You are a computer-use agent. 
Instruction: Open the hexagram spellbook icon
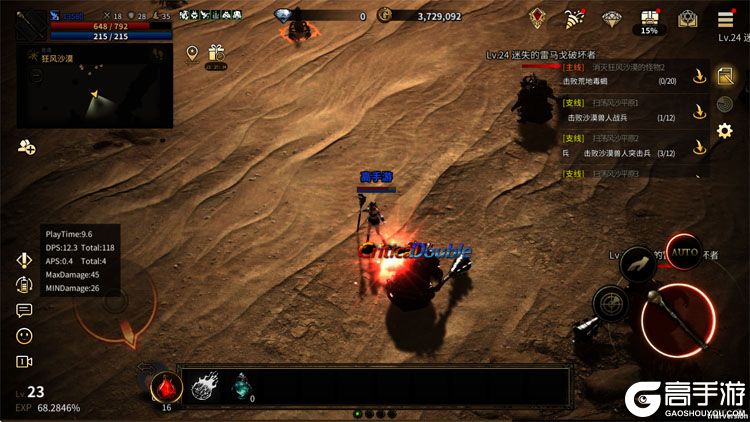(687, 18)
